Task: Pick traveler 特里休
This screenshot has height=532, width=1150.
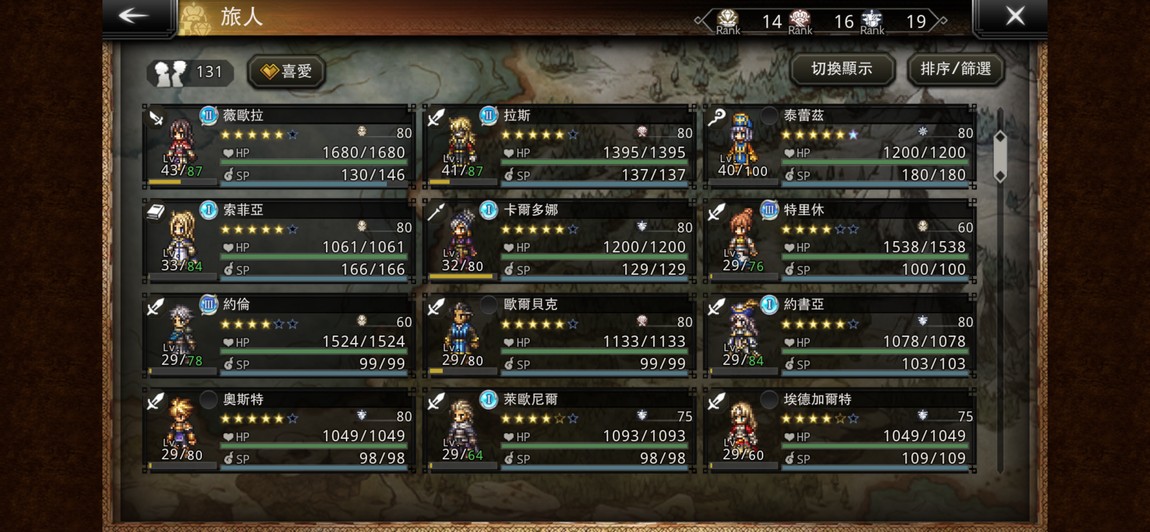Action: 839,240
